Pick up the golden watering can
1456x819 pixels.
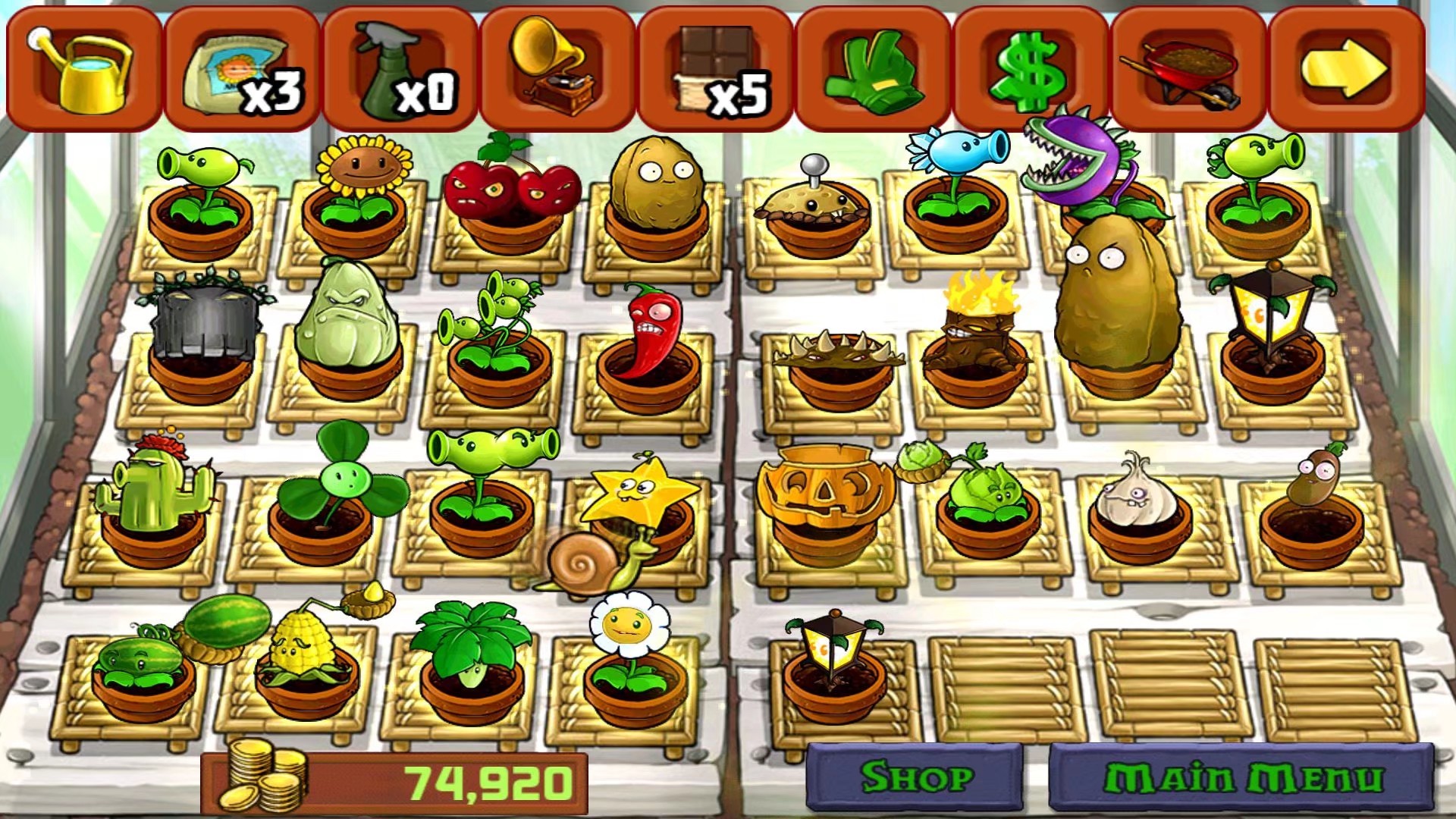coord(83,68)
